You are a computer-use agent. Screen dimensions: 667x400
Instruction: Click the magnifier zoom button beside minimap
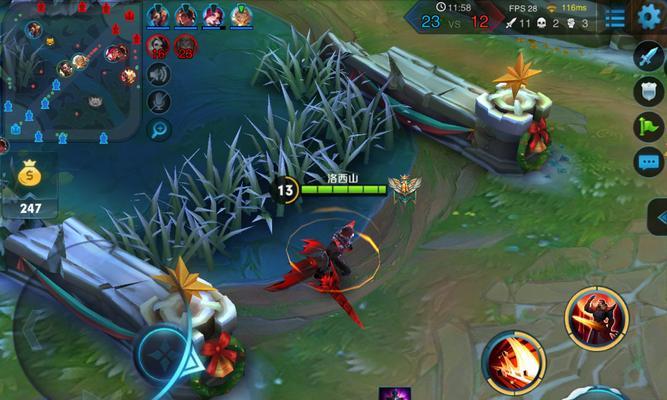tap(158, 128)
